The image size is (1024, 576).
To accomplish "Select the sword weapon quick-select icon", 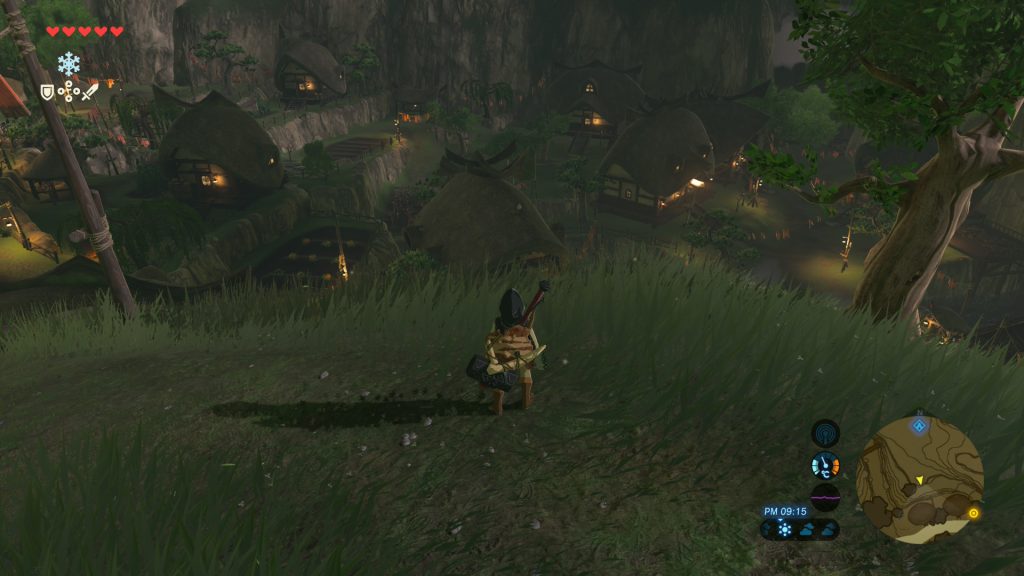I will tap(90, 92).
